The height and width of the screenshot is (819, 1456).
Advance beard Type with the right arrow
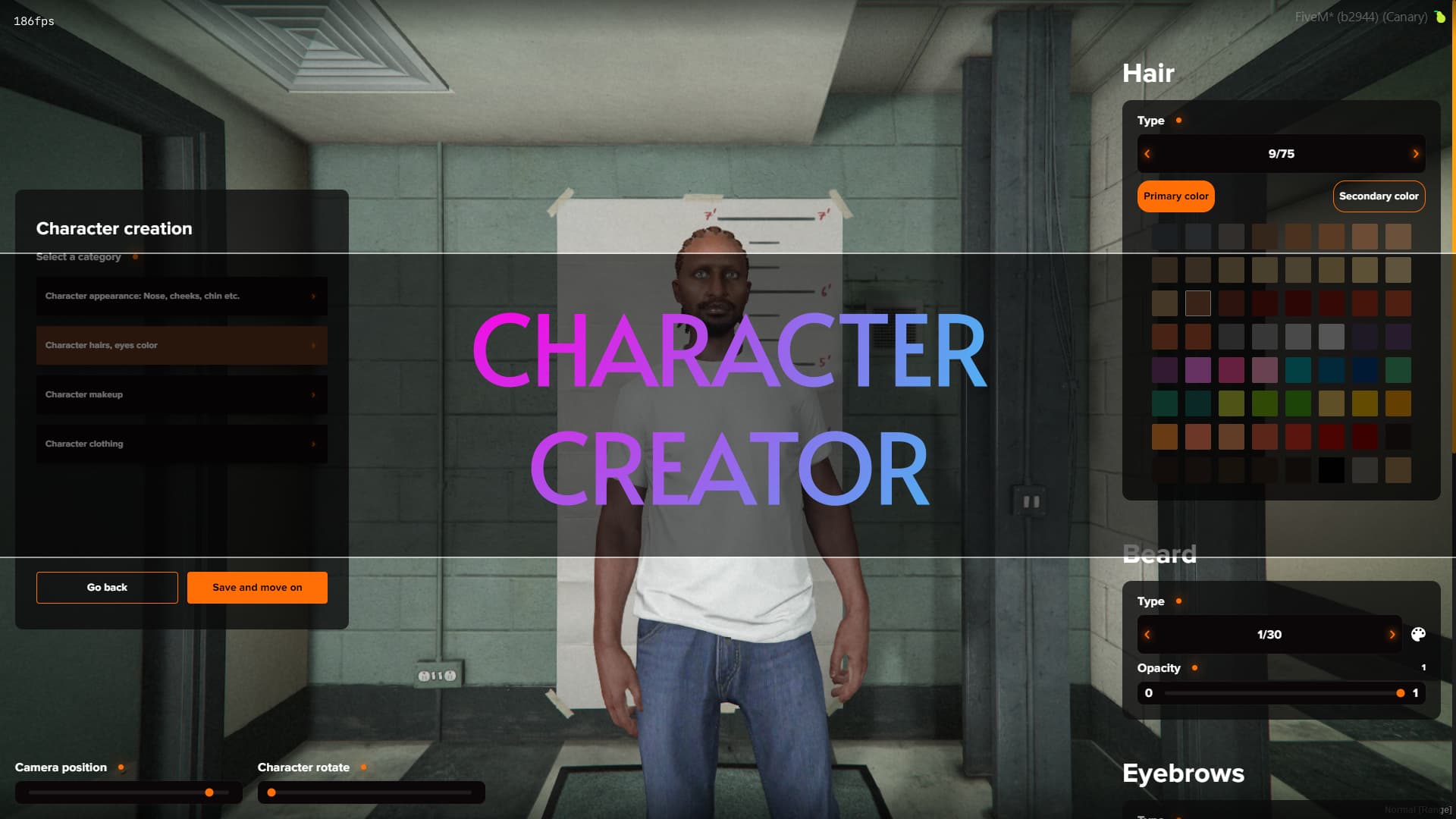coord(1392,635)
